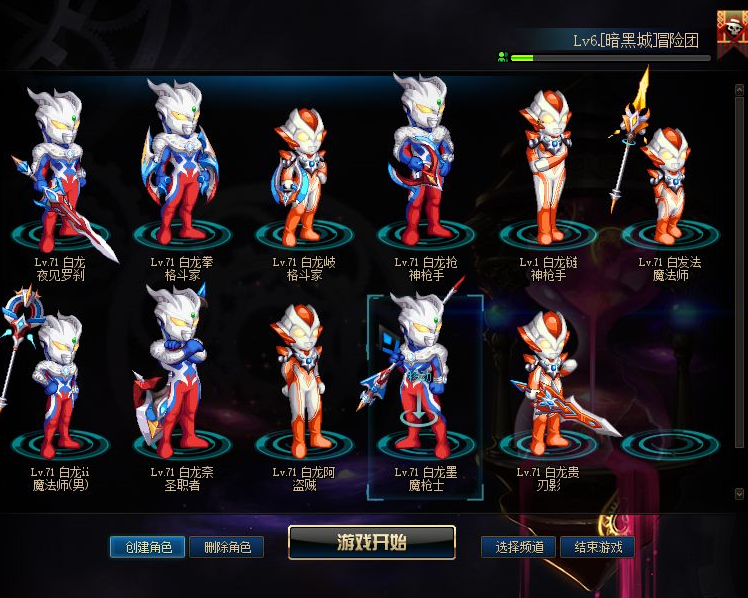
Task: Choose the 删除角色 delete character button
Action: pyautogui.click(x=226, y=547)
